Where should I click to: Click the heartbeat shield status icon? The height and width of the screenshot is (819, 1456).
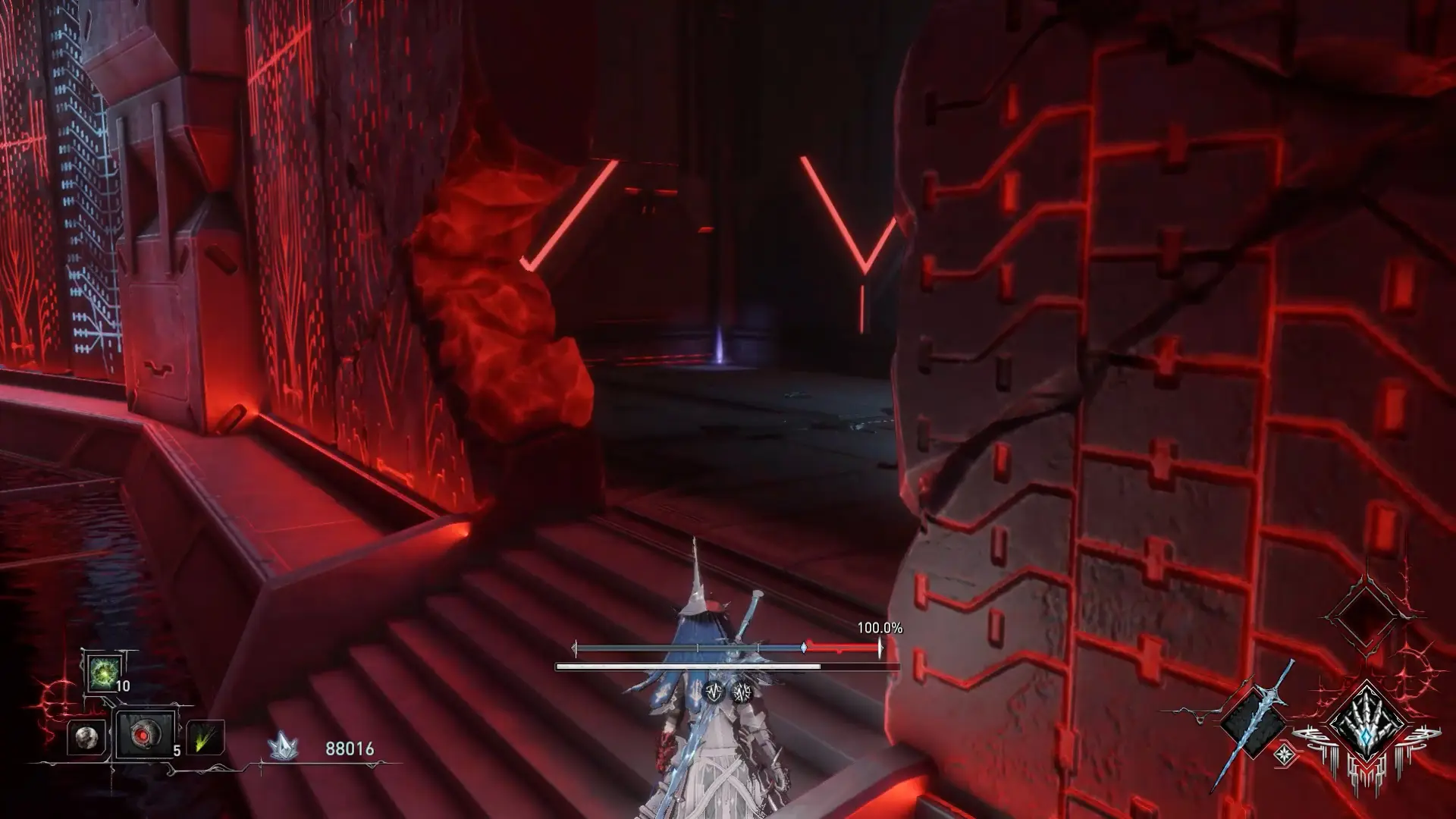click(x=713, y=691)
